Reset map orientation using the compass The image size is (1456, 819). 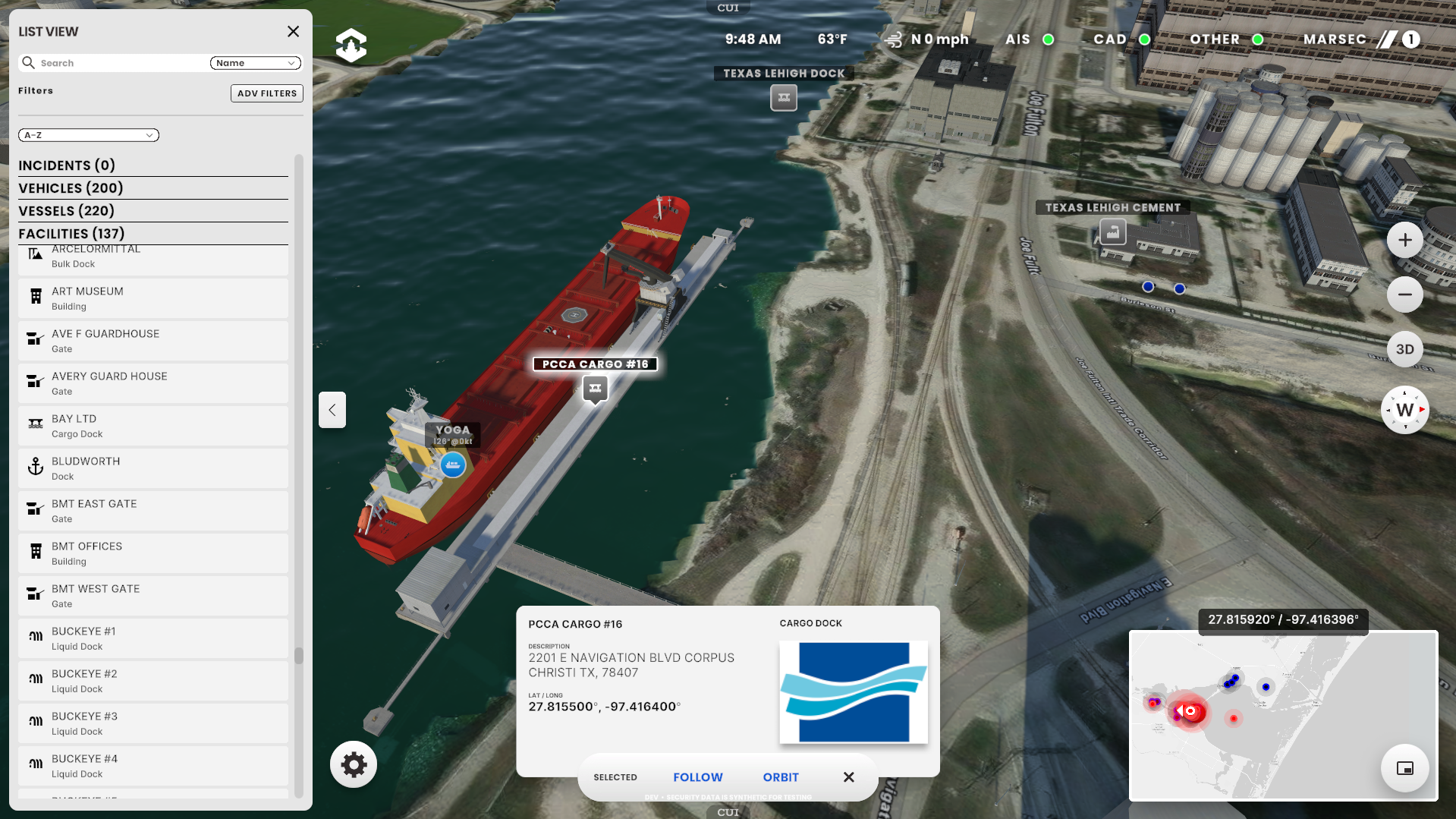[1404, 410]
